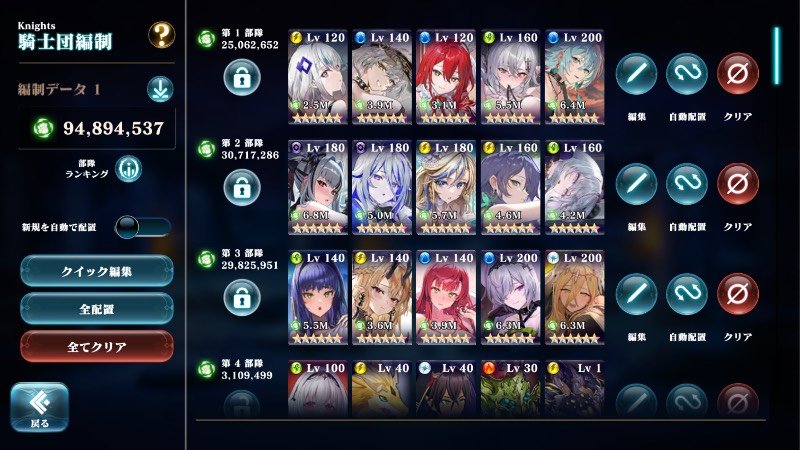Toggle the lock for squad 3 (第3部隊)
Screen dimensions: 800x450
(x=242, y=296)
